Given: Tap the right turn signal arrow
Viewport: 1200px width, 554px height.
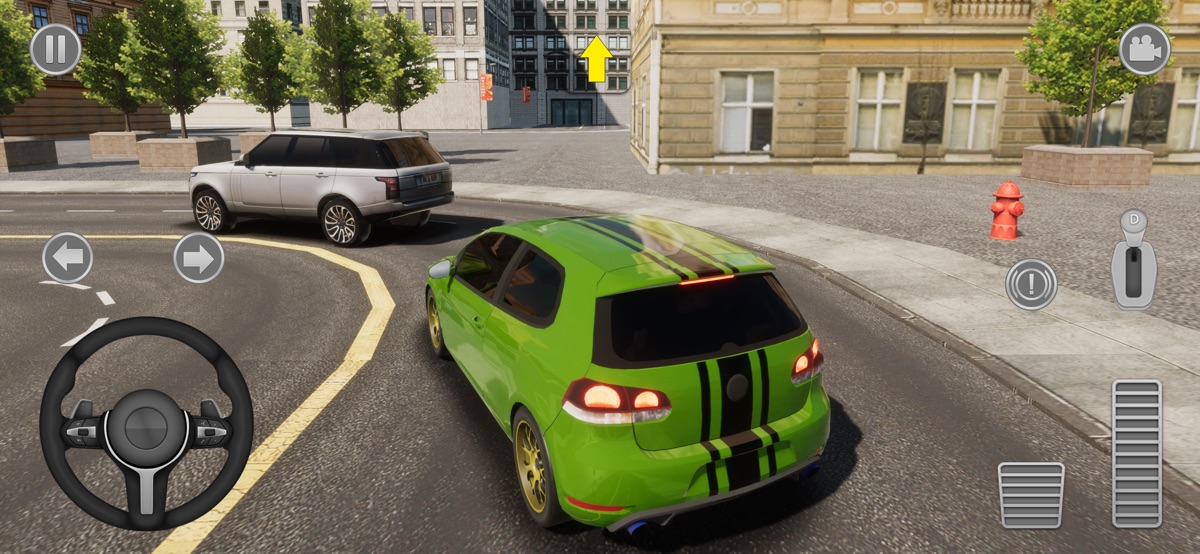Looking at the screenshot, I should 198,258.
